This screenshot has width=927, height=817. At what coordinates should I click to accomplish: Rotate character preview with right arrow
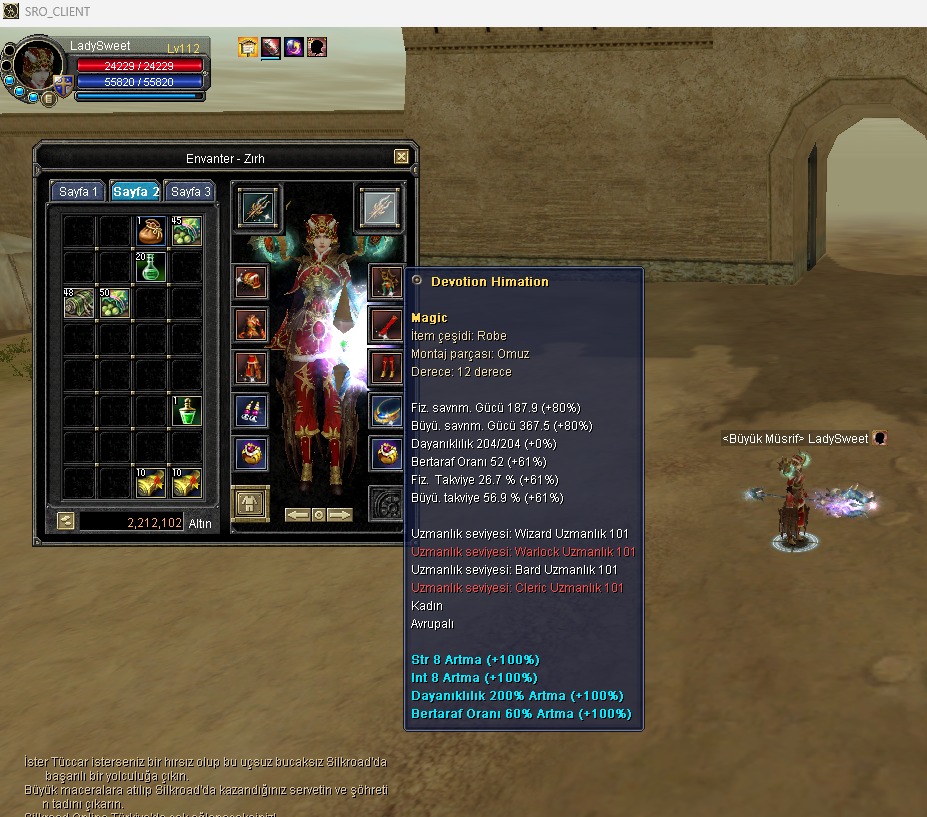(341, 515)
